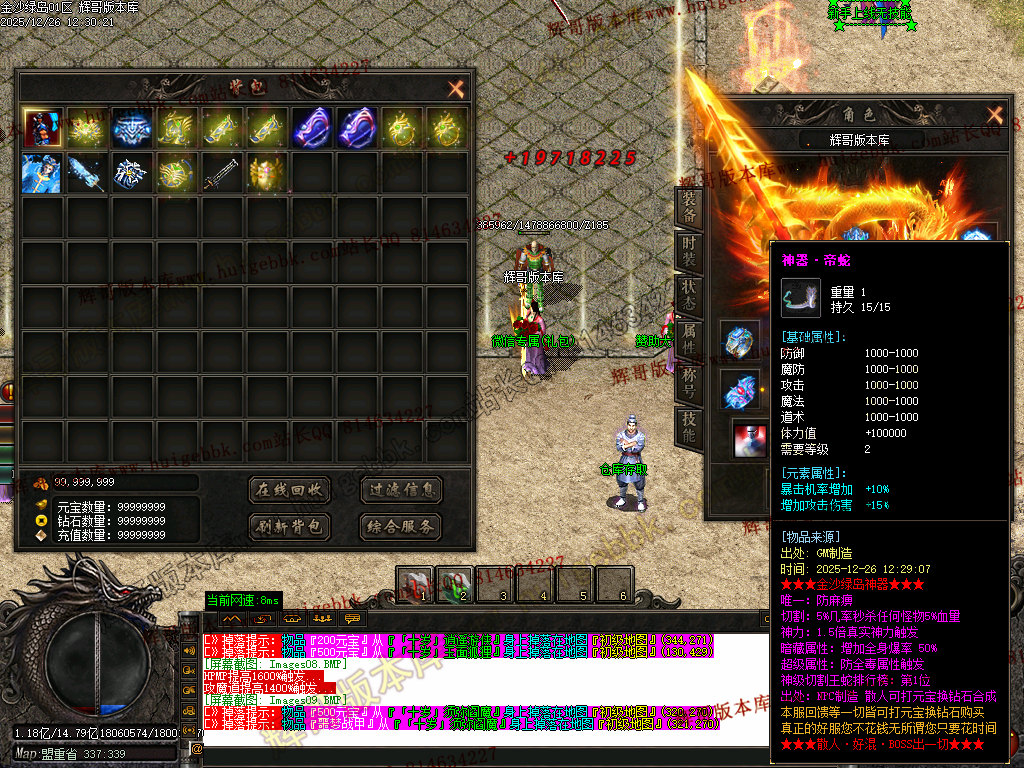
Task: Open the 过滤信息 filter info button
Action: click(x=400, y=490)
